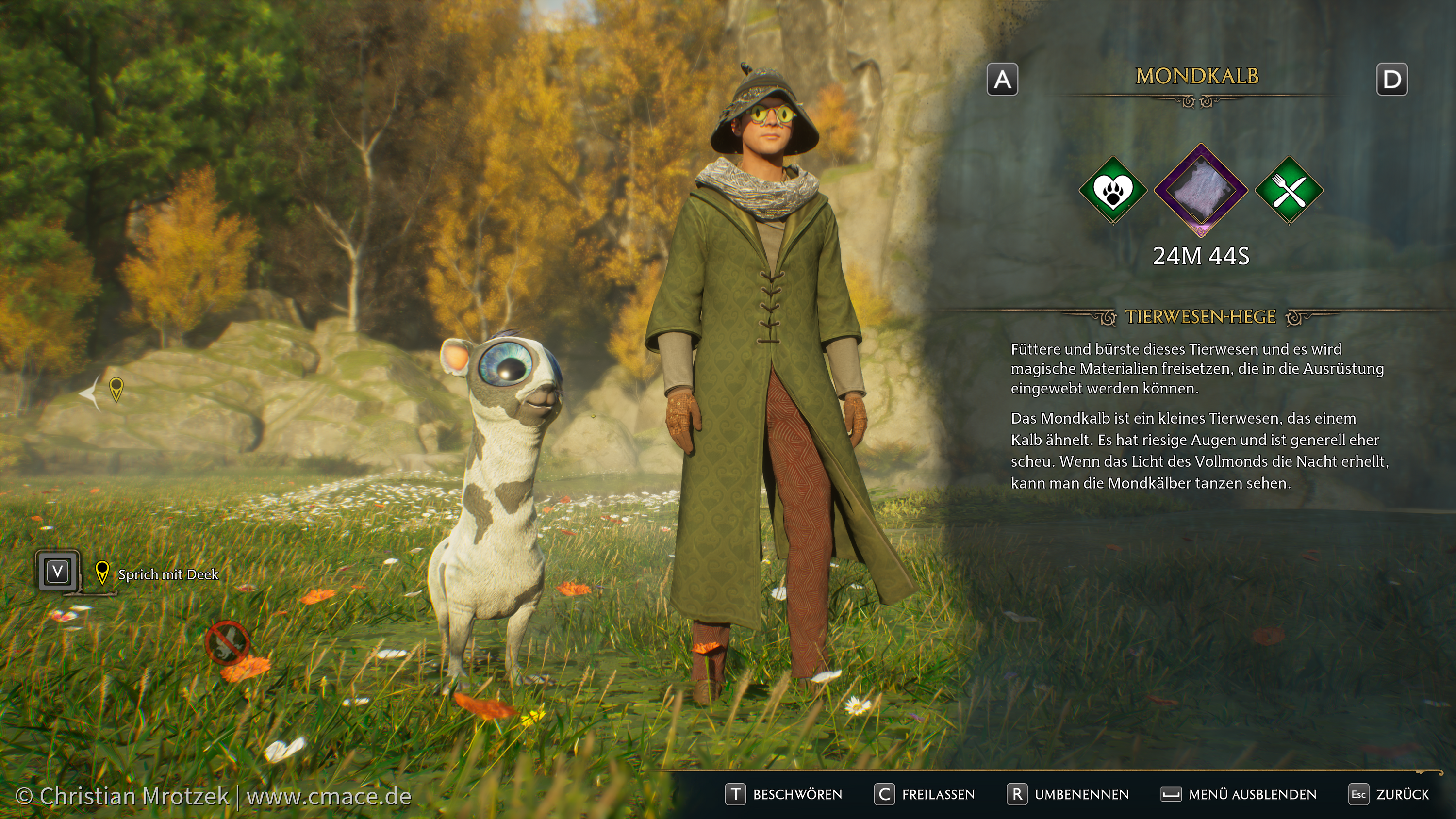Select the fork and knife feeding icon
1456x819 pixels.
tap(1289, 191)
